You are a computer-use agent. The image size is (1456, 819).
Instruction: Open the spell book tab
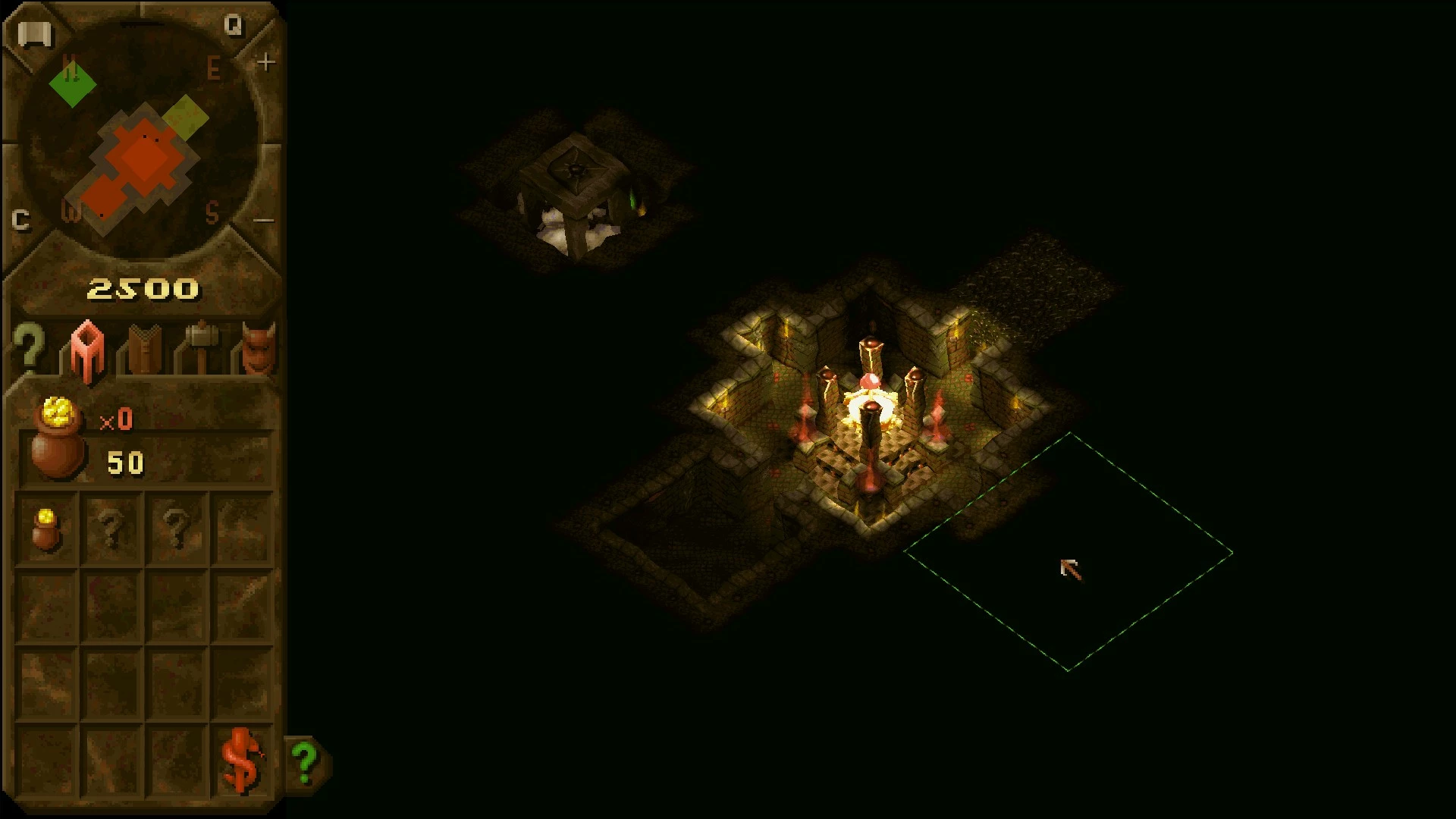[x=144, y=350]
